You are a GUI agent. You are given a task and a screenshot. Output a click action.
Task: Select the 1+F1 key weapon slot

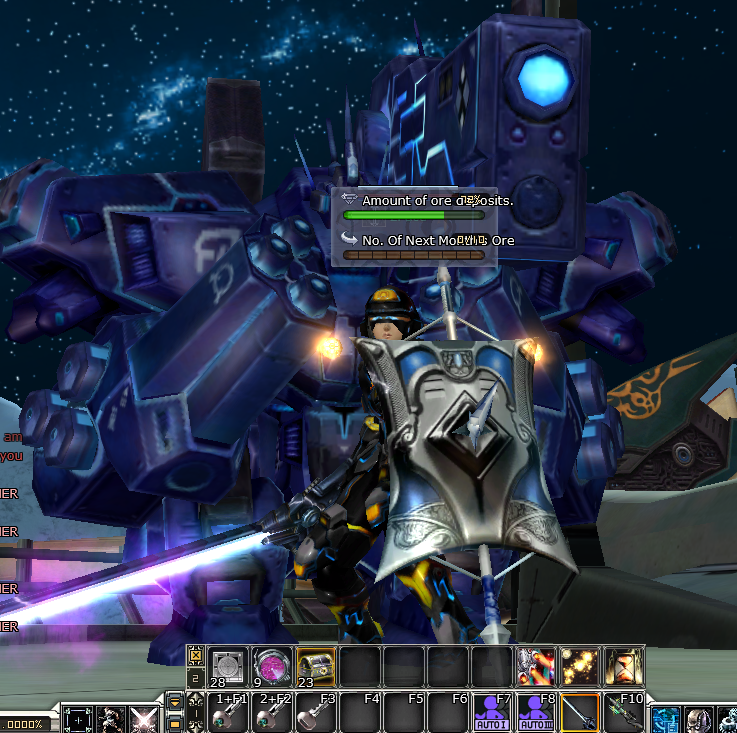[227, 712]
